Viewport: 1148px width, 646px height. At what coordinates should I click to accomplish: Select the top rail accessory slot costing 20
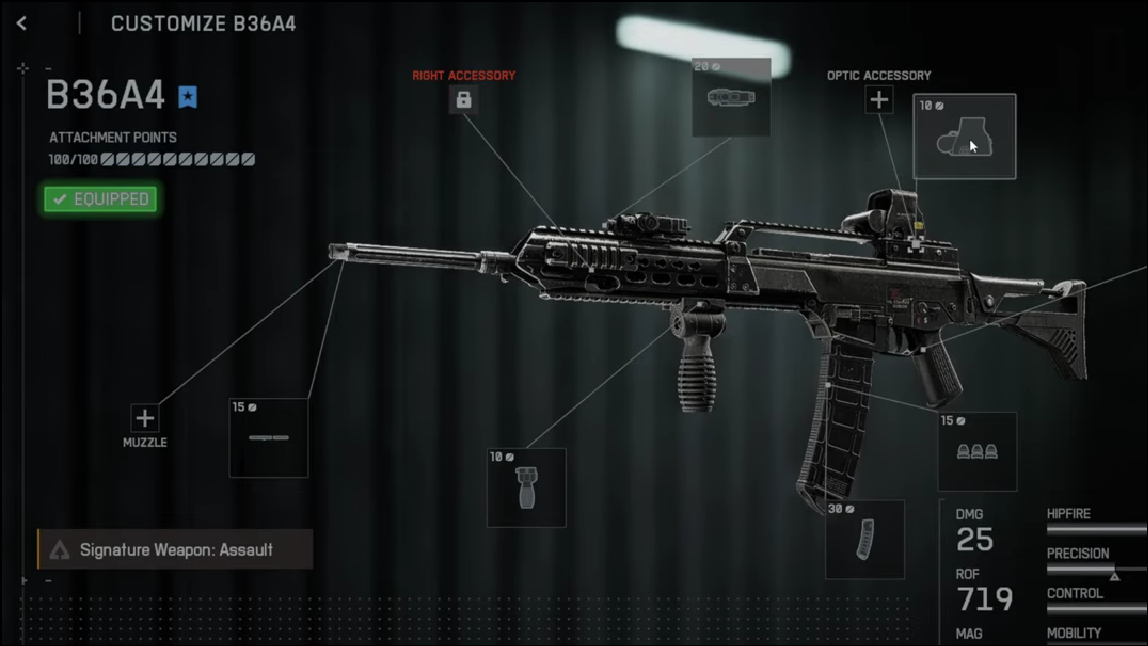(732, 97)
